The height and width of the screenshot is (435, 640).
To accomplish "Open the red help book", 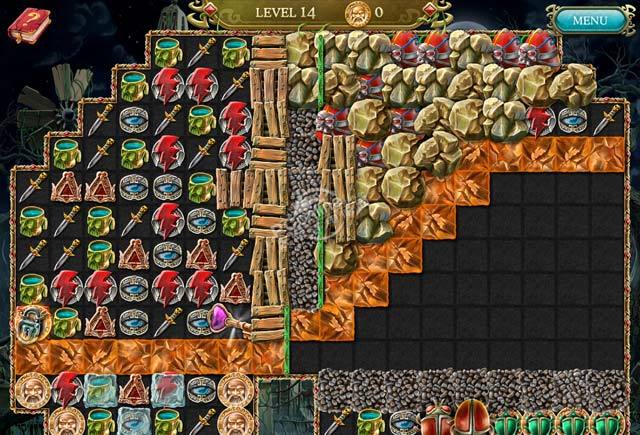I will point(28,23).
